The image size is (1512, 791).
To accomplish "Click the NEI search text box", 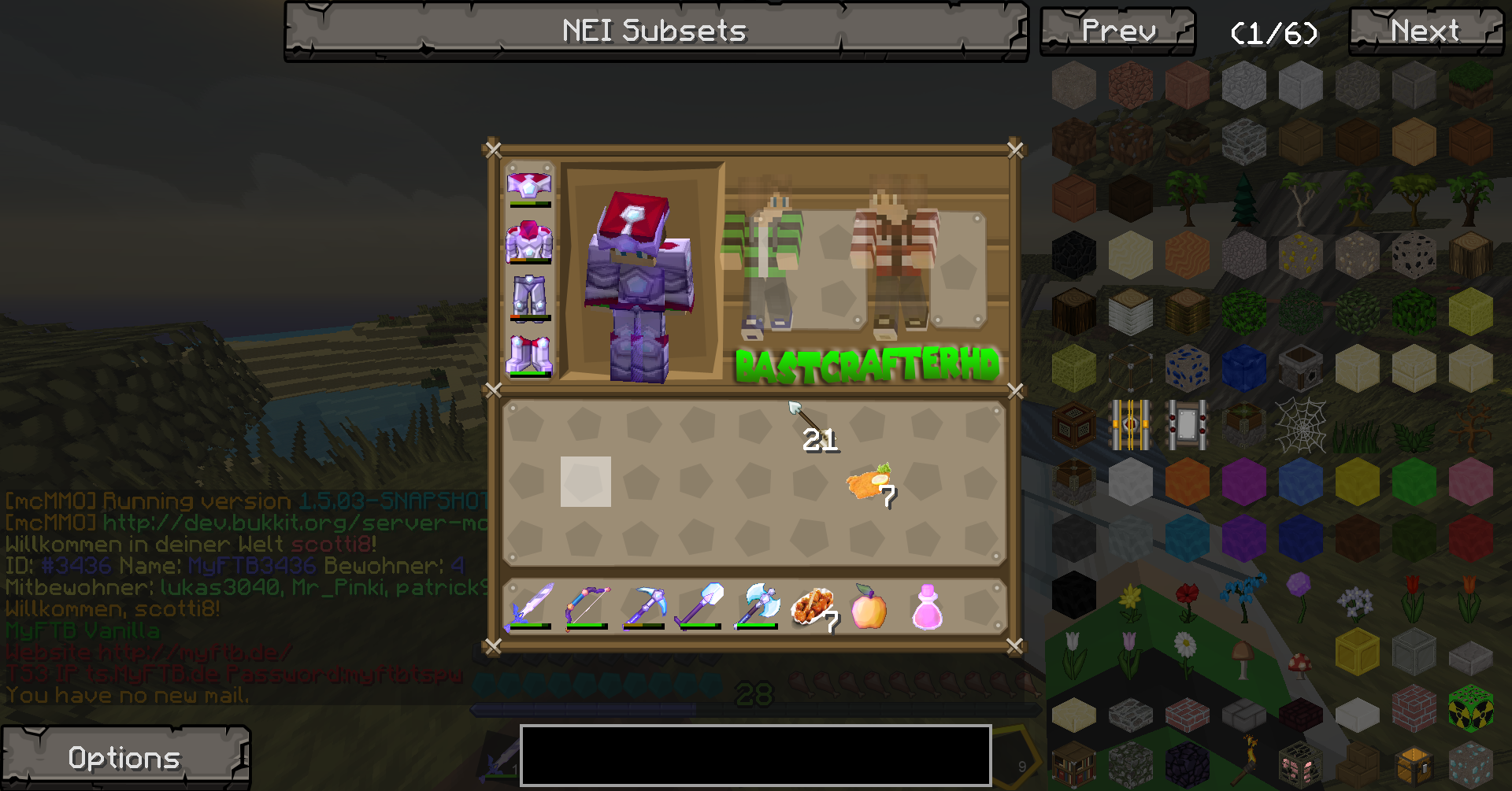I will [x=755, y=756].
